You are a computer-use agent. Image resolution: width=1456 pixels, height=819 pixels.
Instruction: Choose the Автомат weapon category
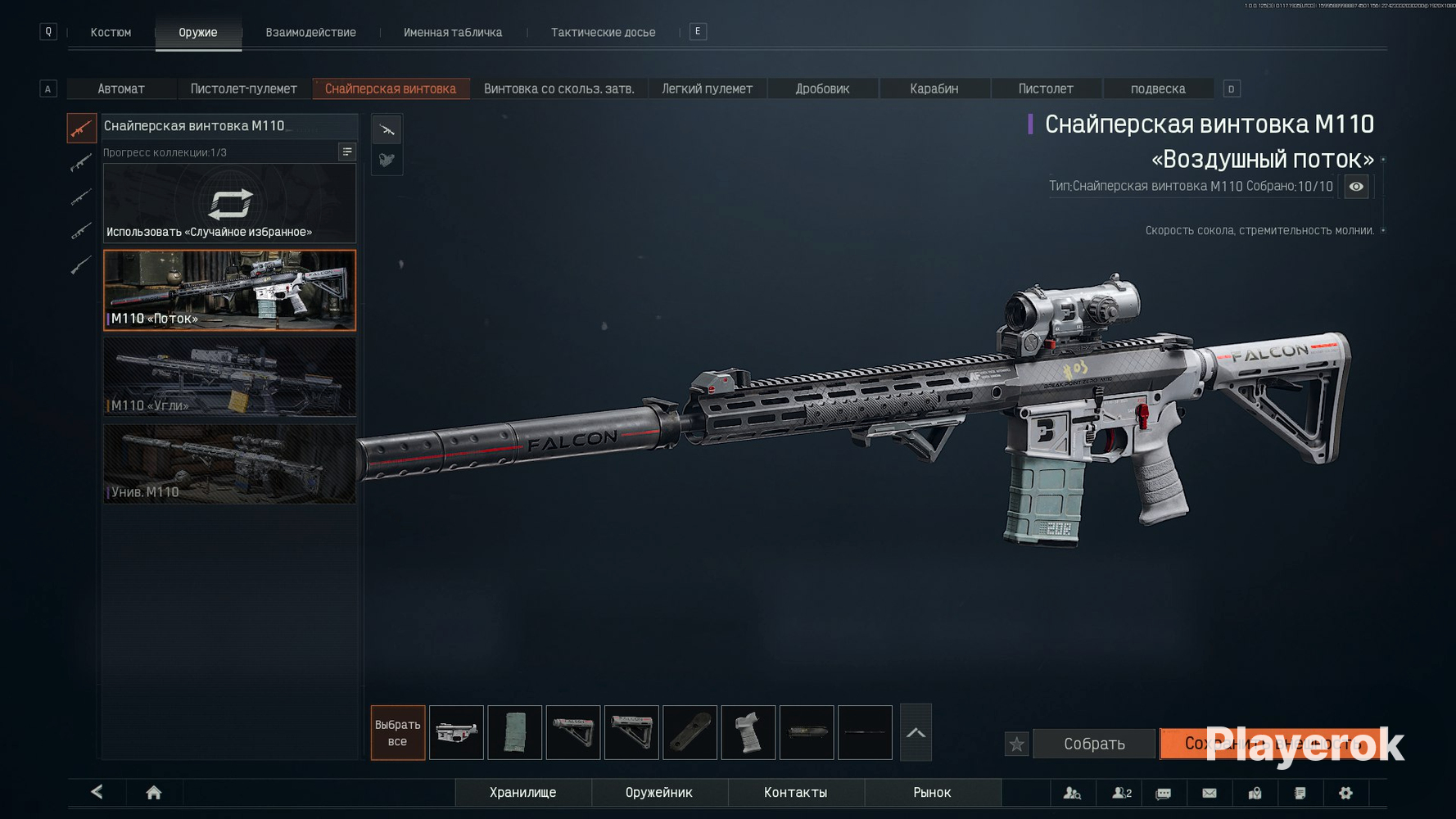pos(121,88)
